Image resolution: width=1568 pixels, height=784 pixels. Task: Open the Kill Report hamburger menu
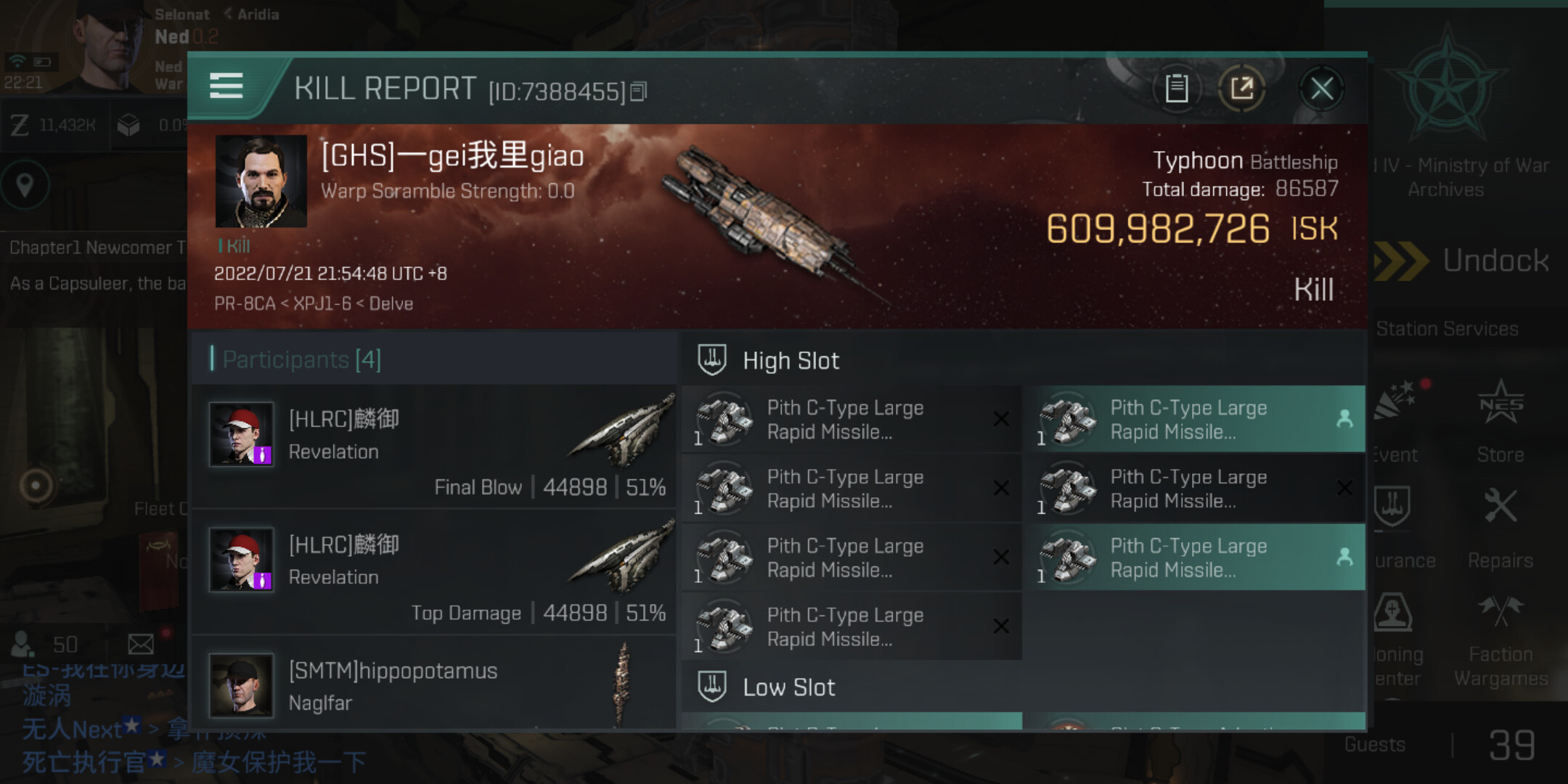pos(226,86)
